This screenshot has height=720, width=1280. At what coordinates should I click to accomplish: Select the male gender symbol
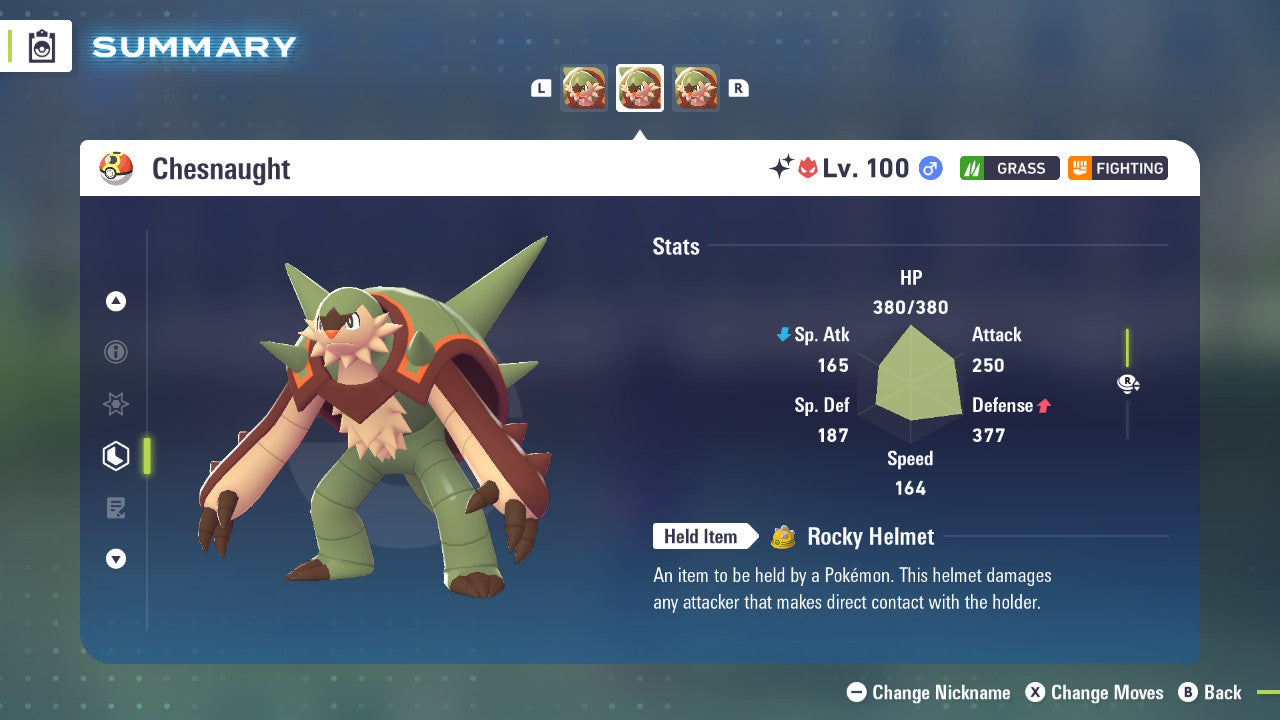929,169
